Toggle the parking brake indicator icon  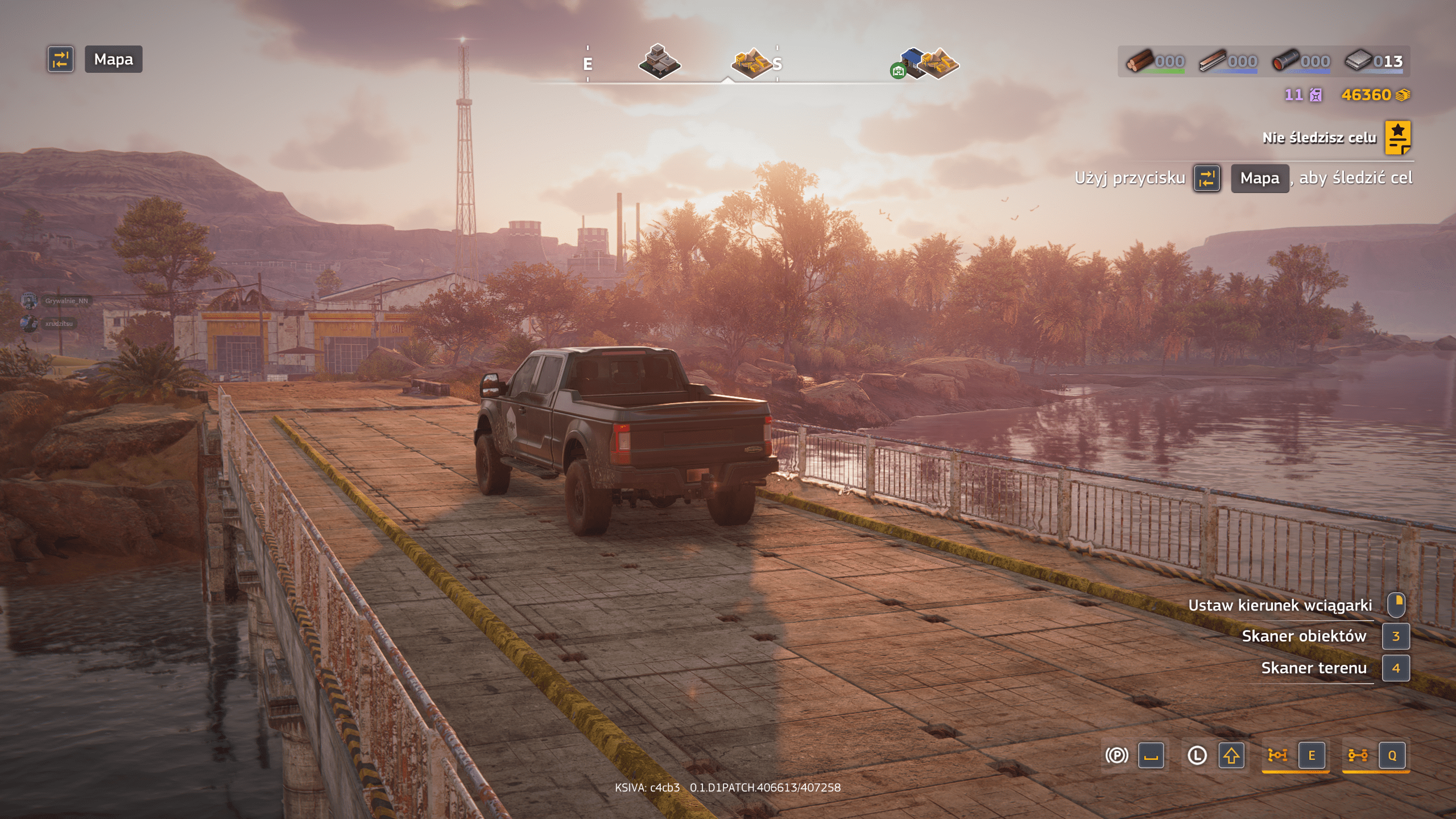pyautogui.click(x=1116, y=755)
